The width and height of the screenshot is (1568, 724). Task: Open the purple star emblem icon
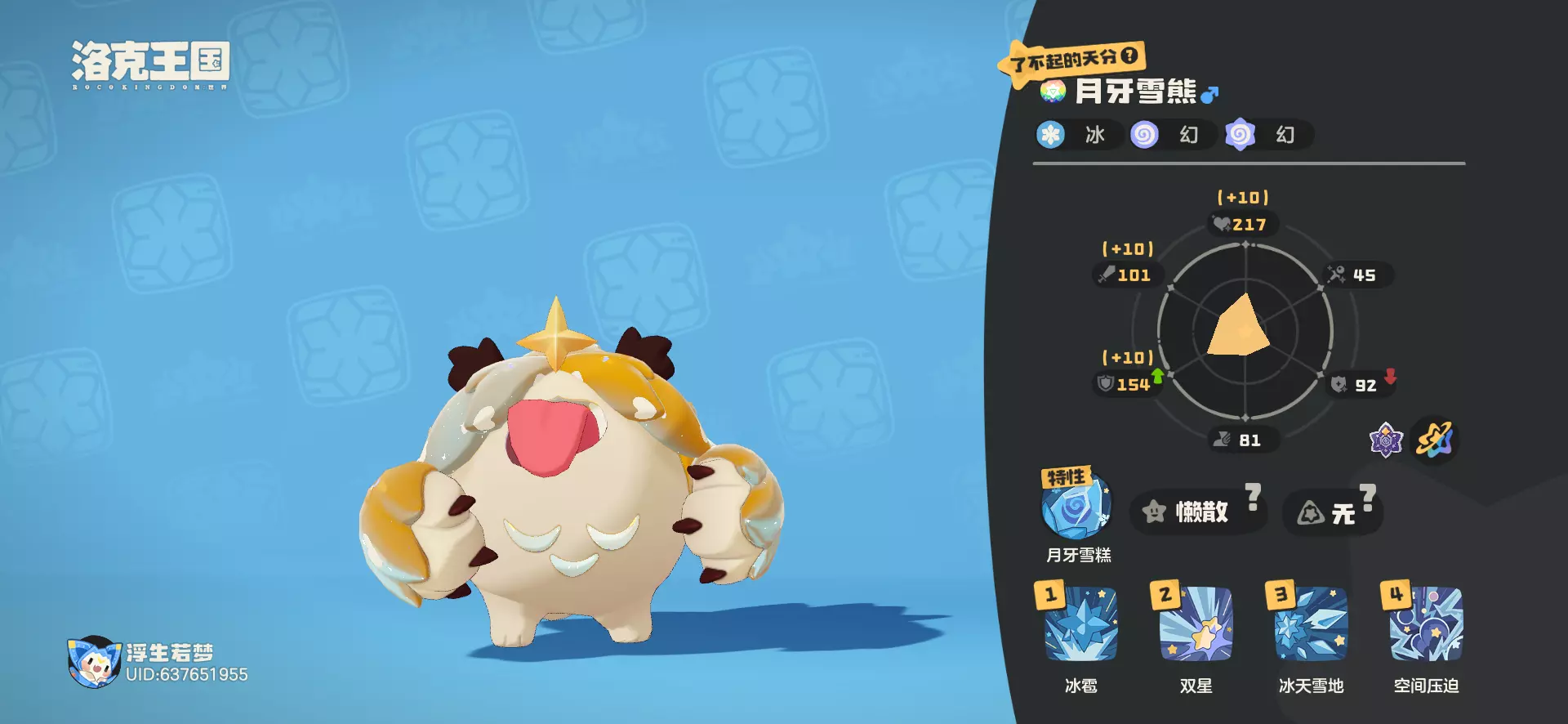click(x=1385, y=440)
